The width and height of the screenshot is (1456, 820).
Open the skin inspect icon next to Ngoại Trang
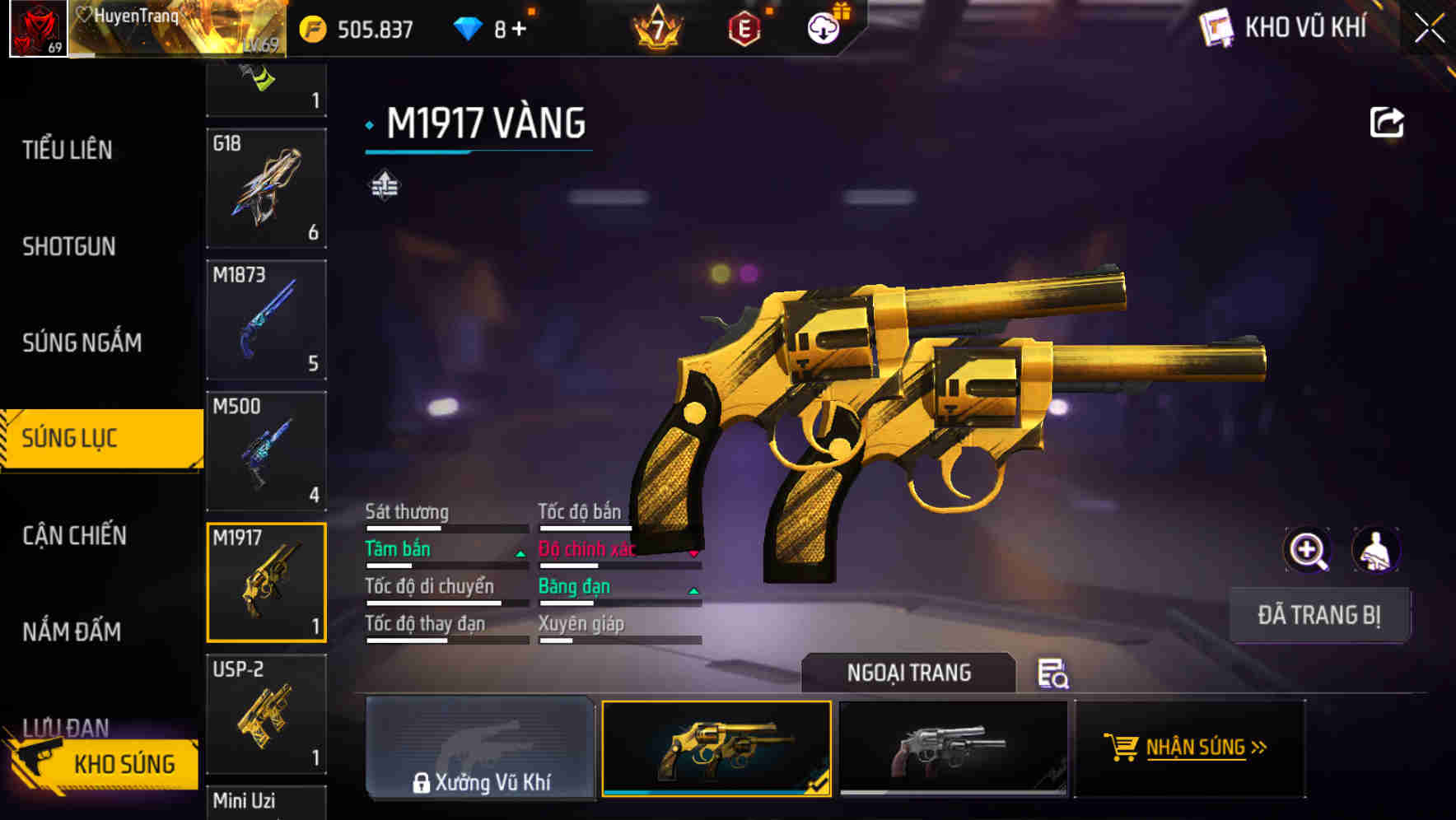[1052, 674]
